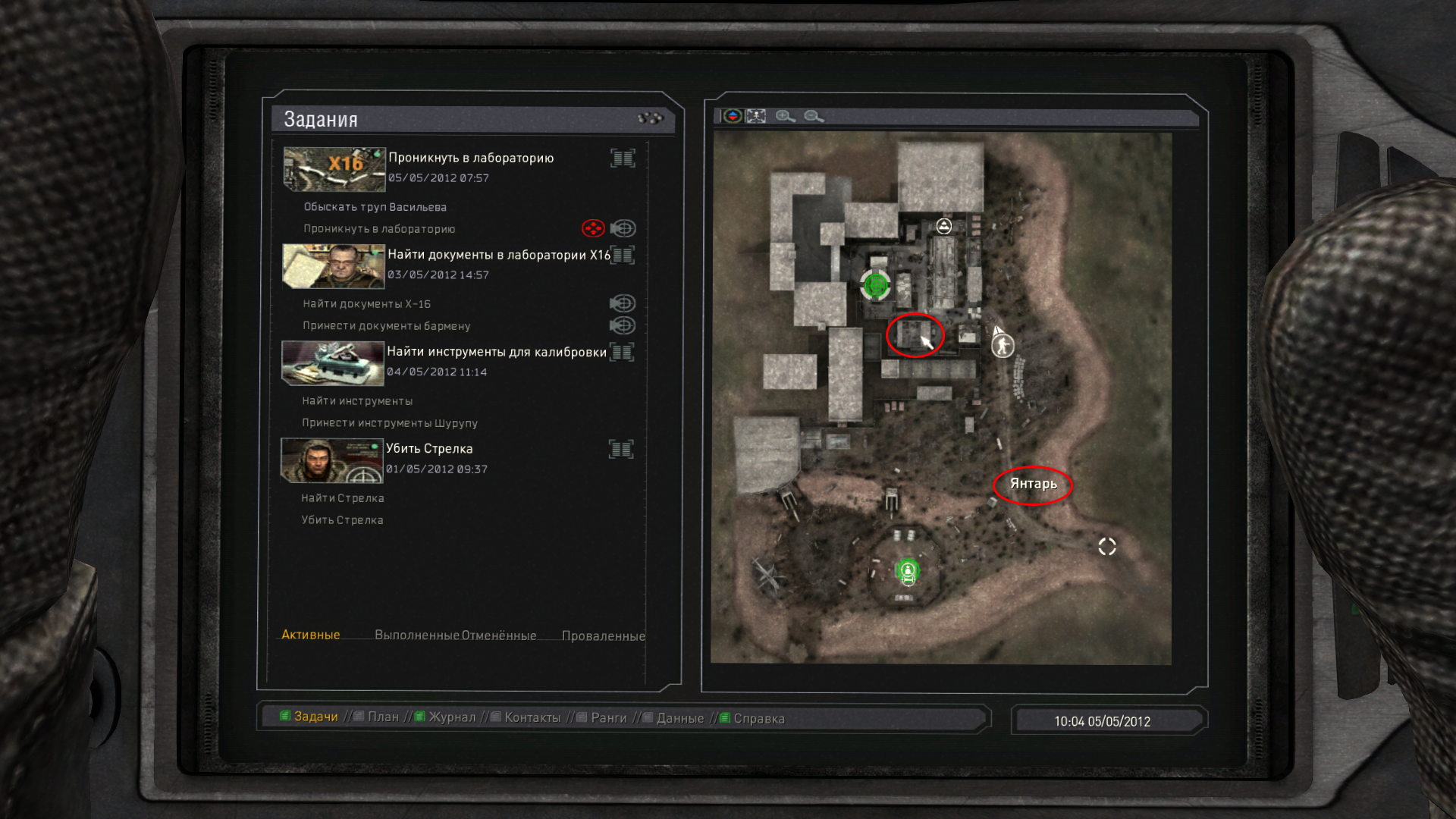
Task: View Отменённые (Cancelled) tasks
Action: (x=499, y=635)
